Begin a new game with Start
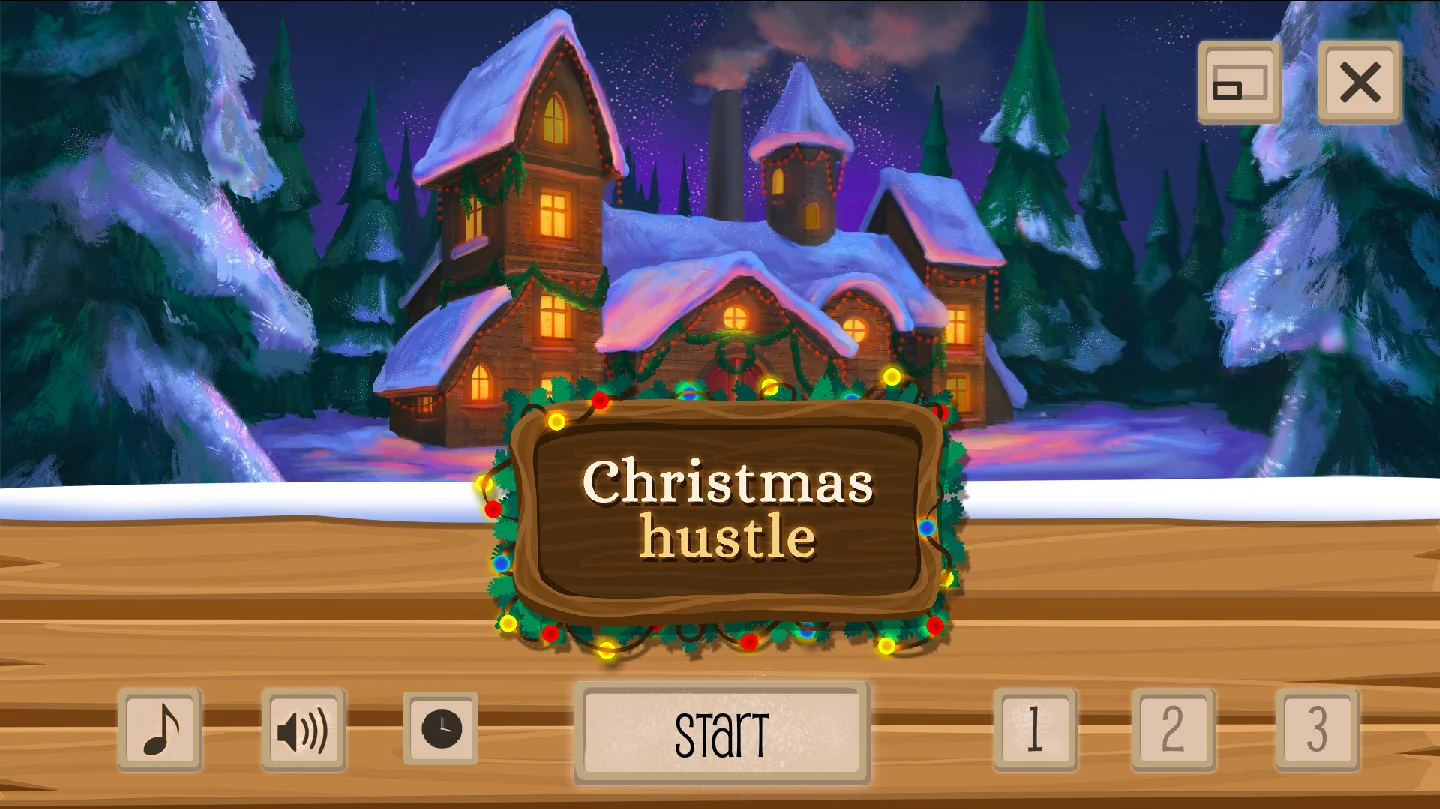 [723, 731]
